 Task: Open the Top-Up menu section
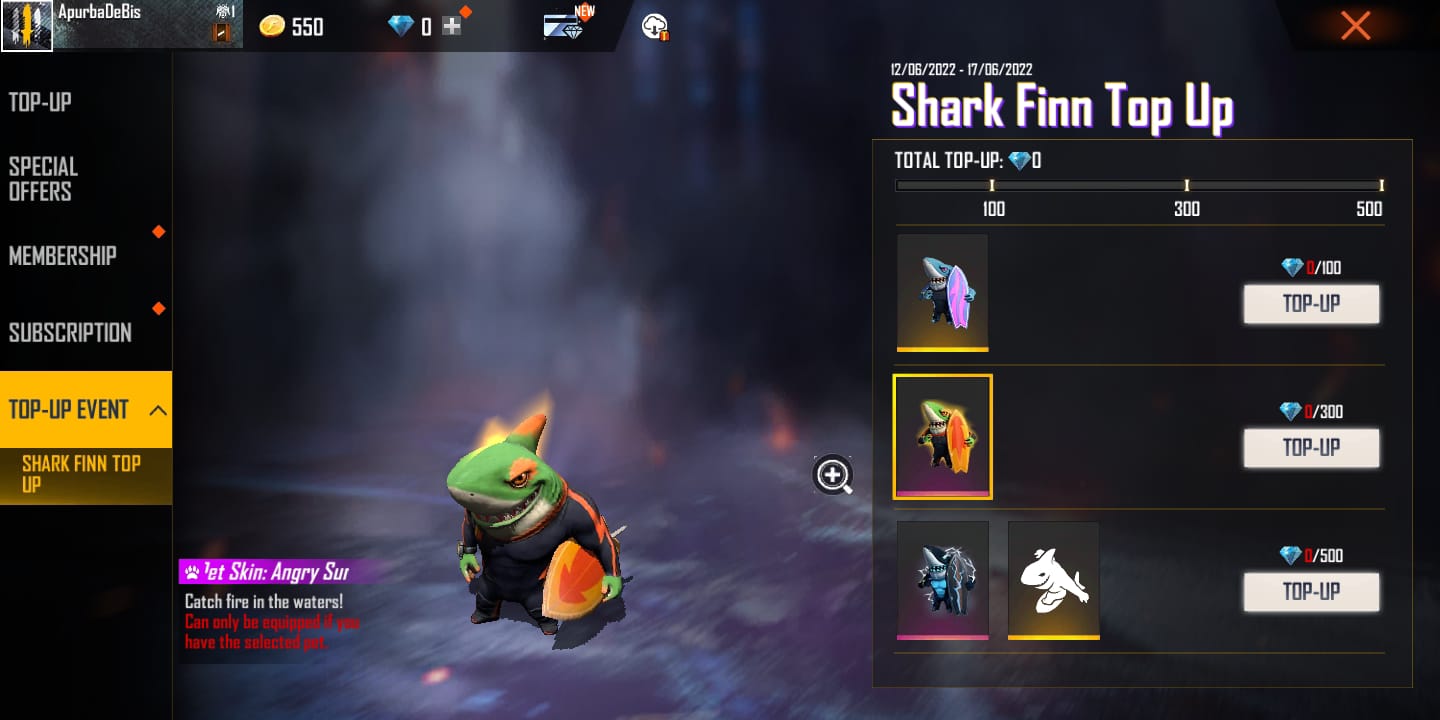tap(40, 102)
